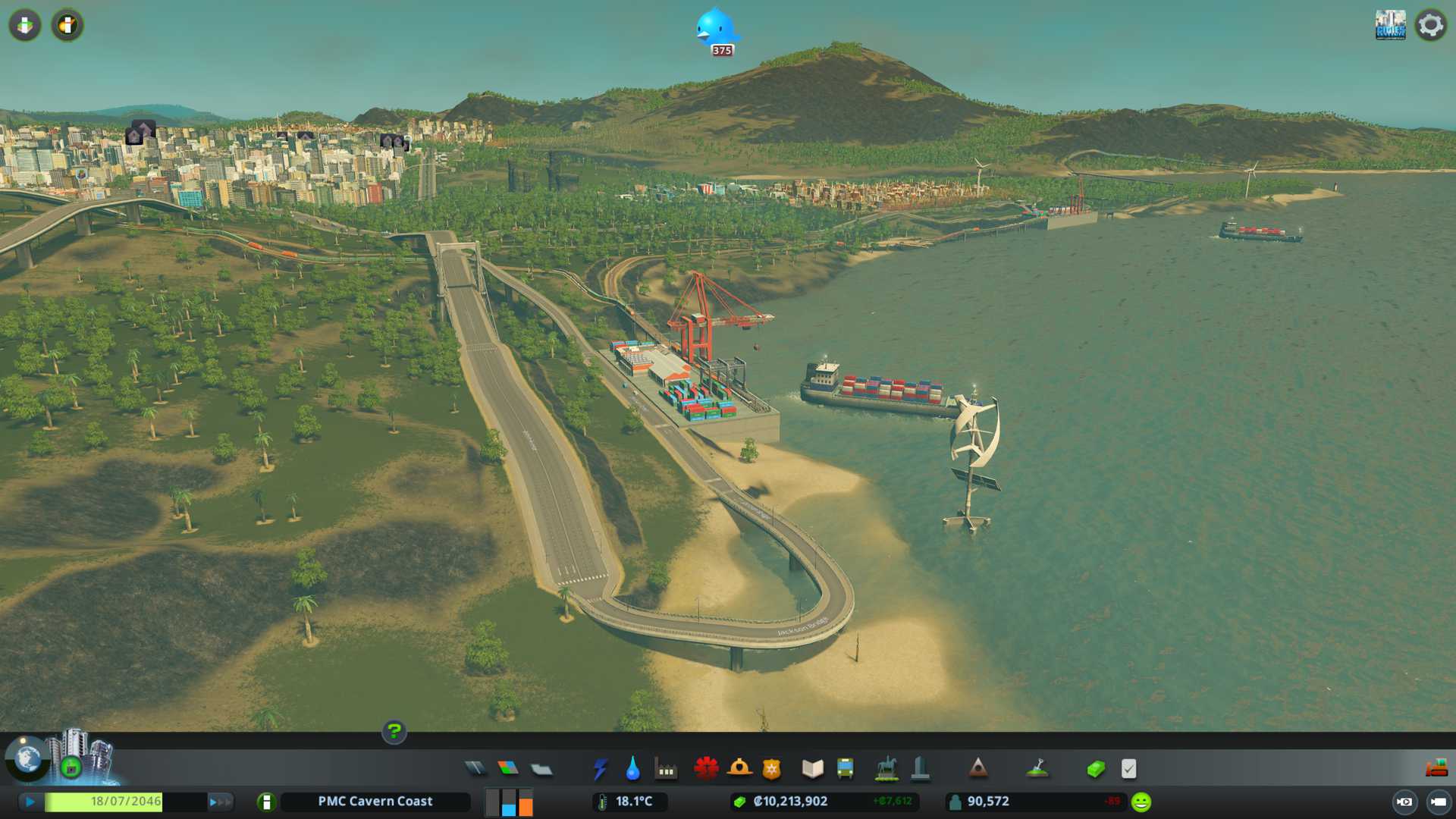This screenshot has width=1456, height=819.
Task: Open the Education book menu
Action: 812,769
